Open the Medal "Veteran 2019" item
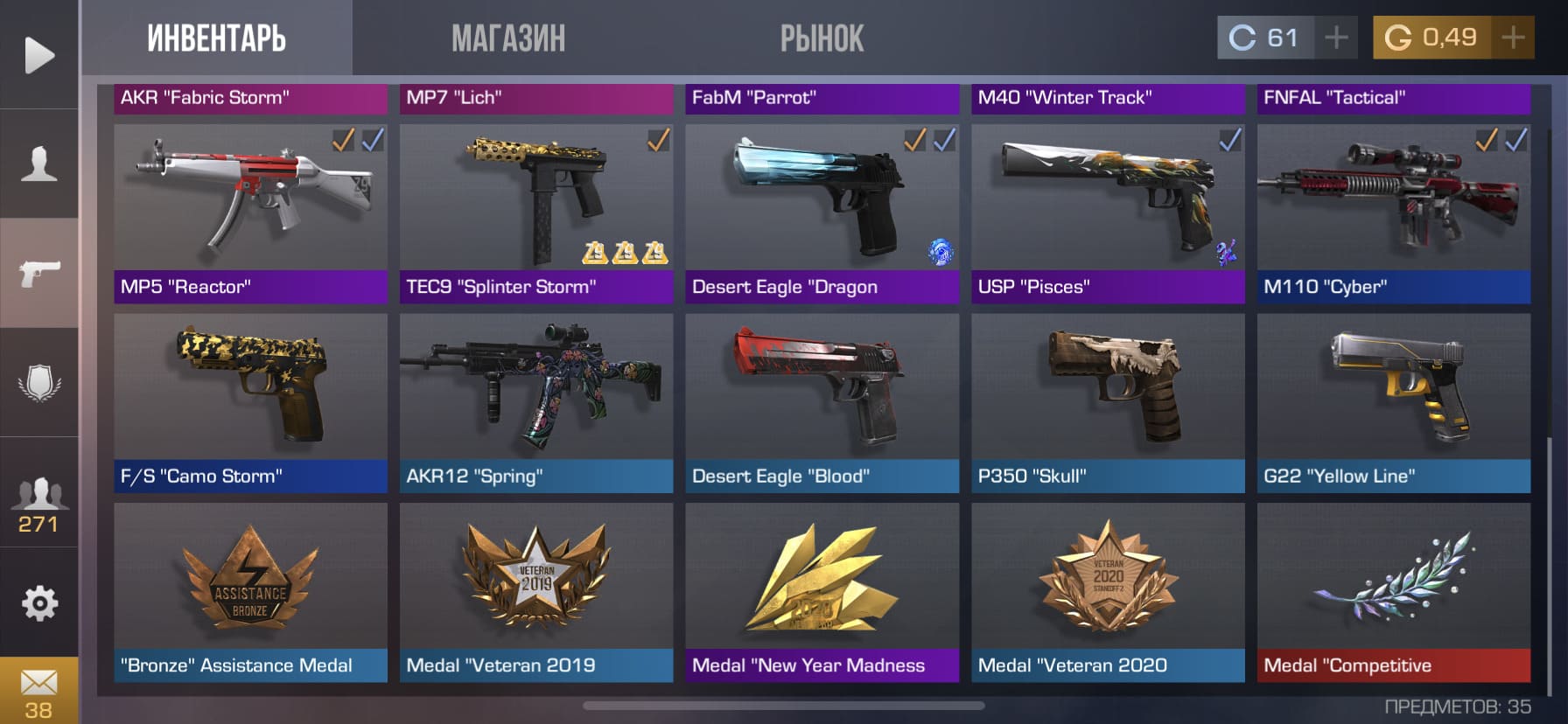 click(x=536, y=592)
